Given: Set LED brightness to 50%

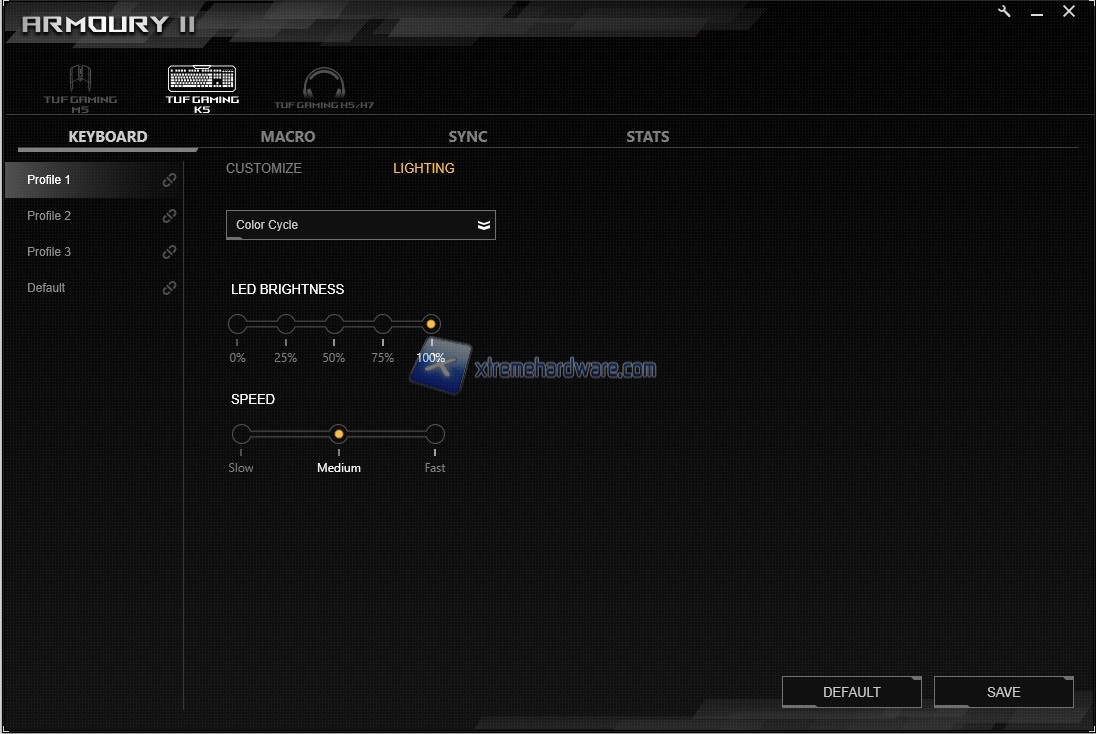Looking at the screenshot, I should (x=335, y=324).
